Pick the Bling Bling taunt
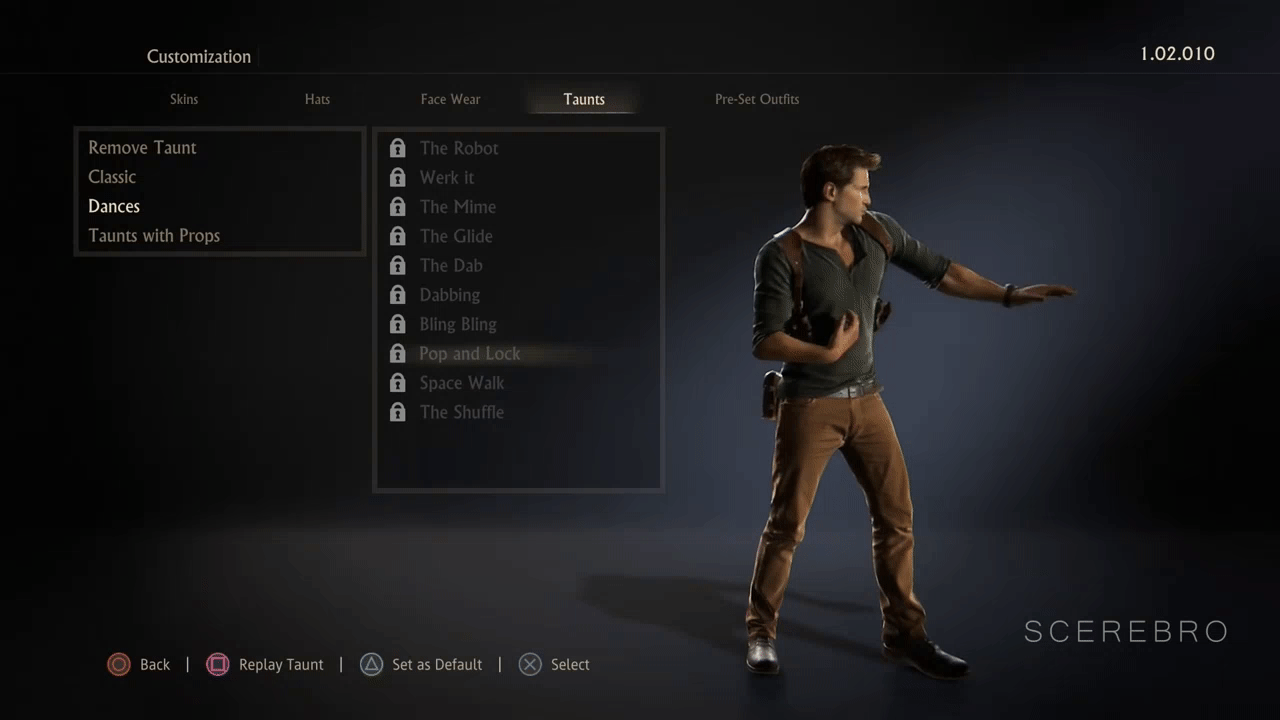1280x720 pixels. (x=458, y=324)
